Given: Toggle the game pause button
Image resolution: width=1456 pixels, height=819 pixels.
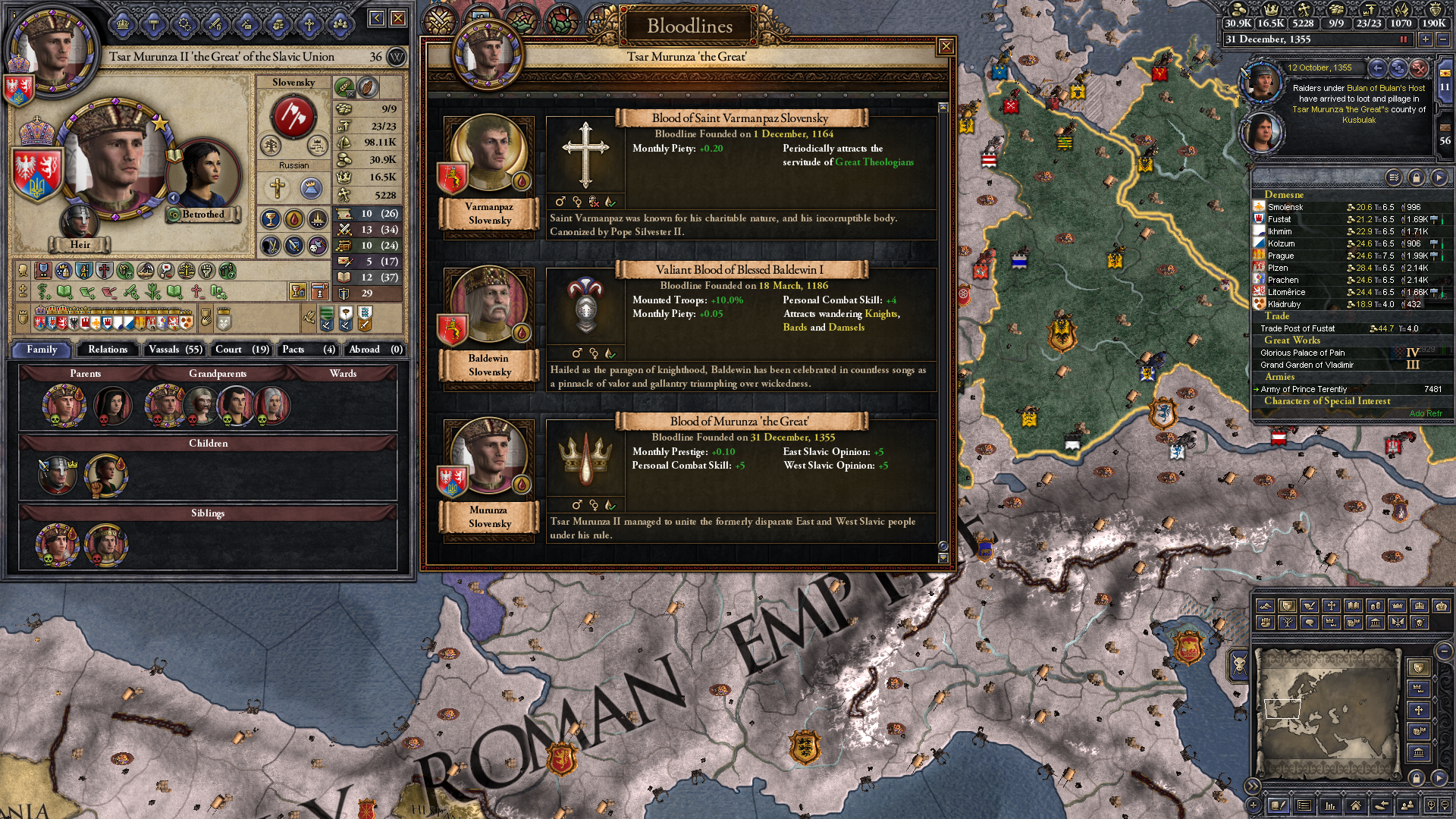Looking at the screenshot, I should click(x=1403, y=39).
